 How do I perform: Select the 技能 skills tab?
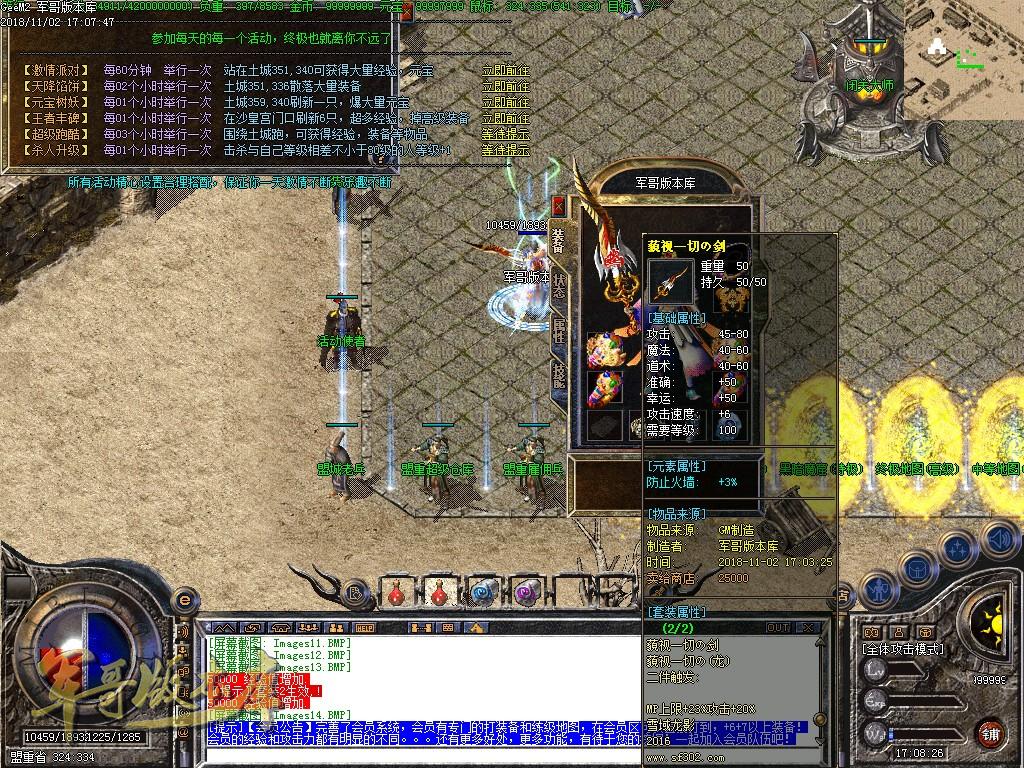click(559, 374)
